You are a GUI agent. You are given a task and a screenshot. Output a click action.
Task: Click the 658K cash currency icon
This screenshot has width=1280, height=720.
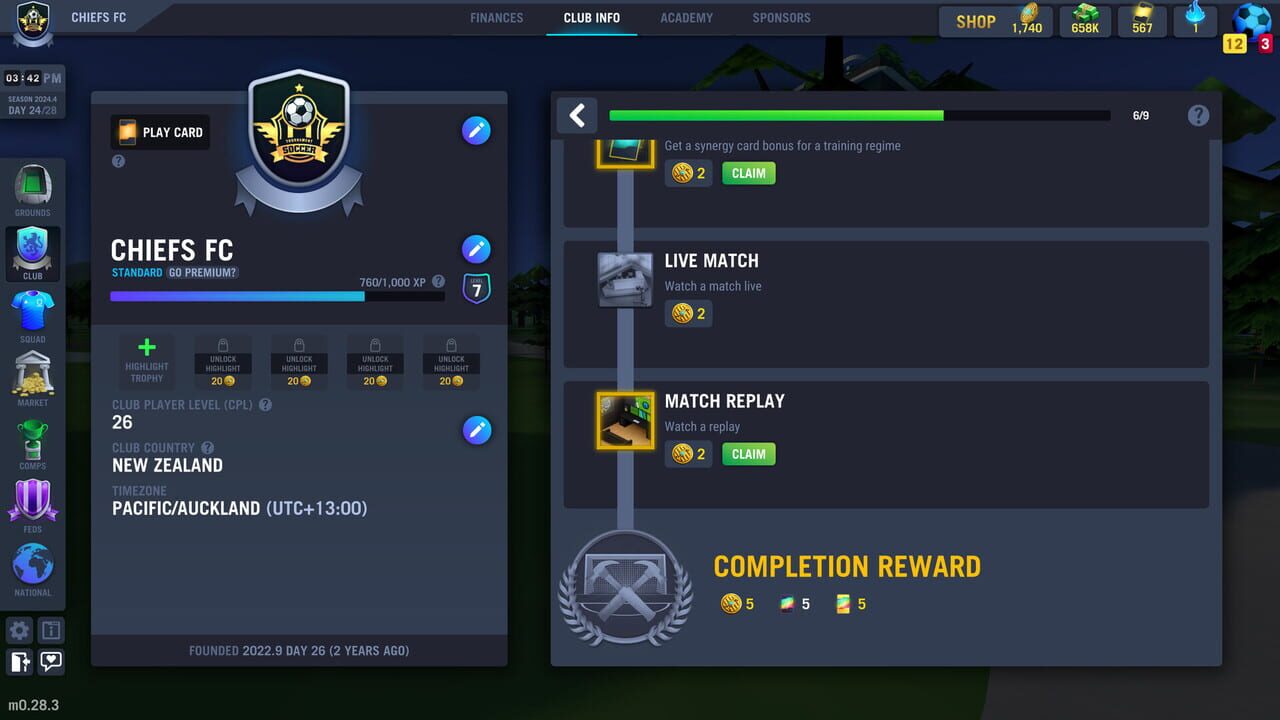1085,20
